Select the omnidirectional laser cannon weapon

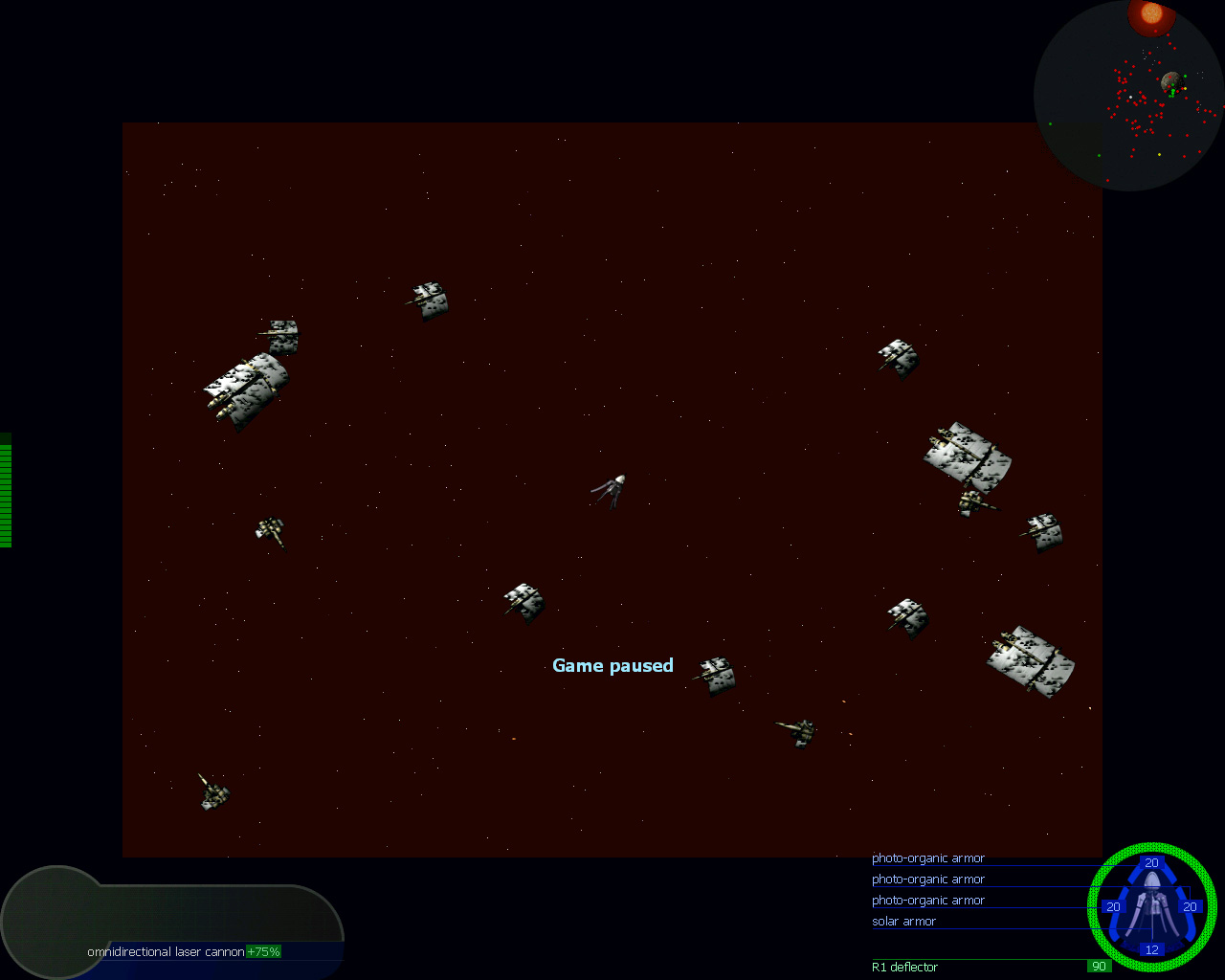coord(166,951)
